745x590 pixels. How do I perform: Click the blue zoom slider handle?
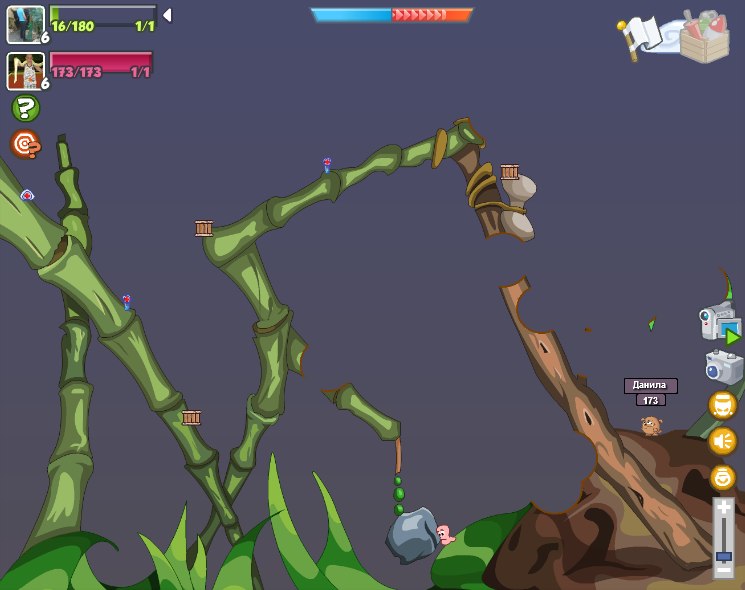(x=723, y=555)
